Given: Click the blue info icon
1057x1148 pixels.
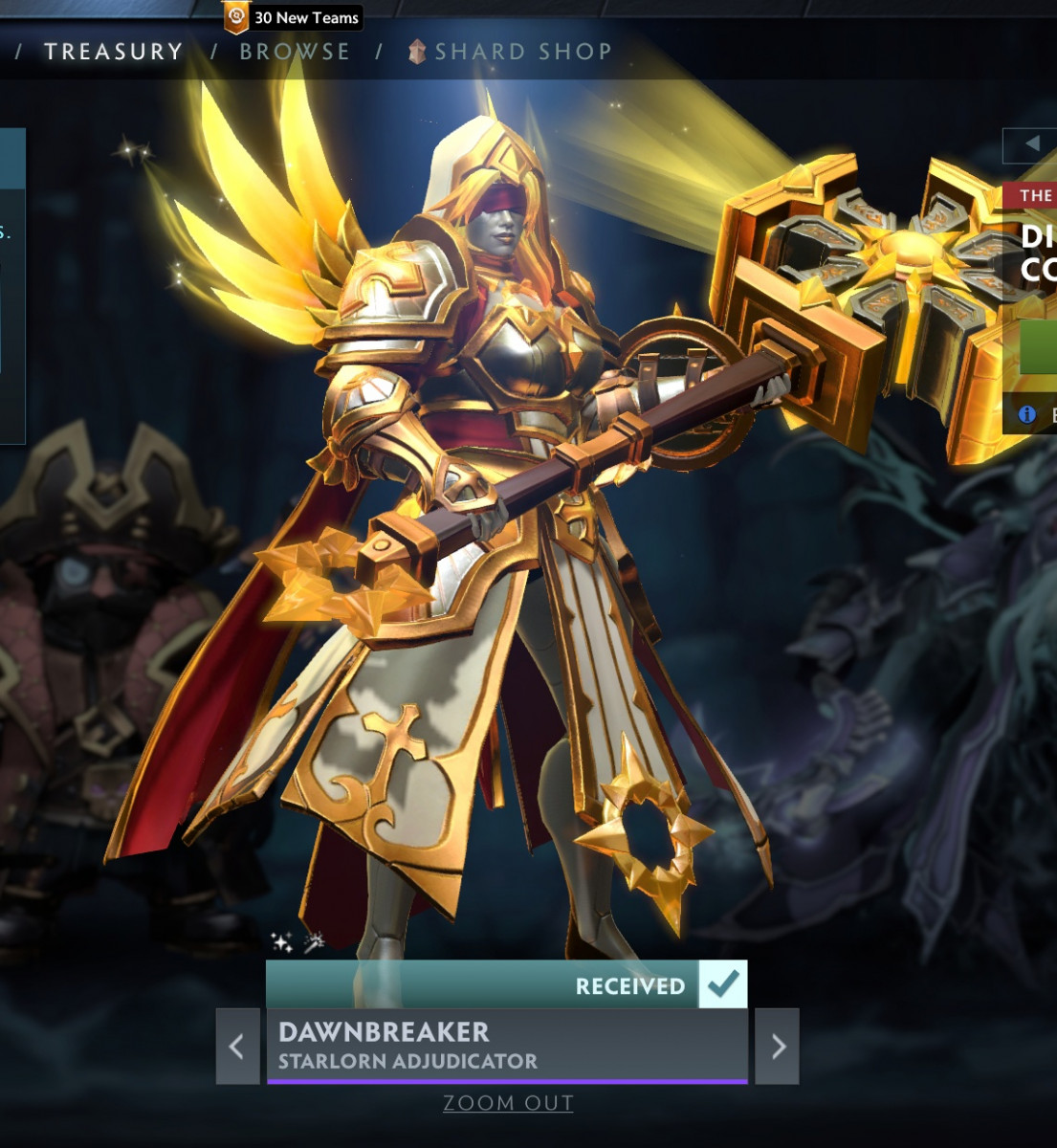Looking at the screenshot, I should click(x=1027, y=414).
